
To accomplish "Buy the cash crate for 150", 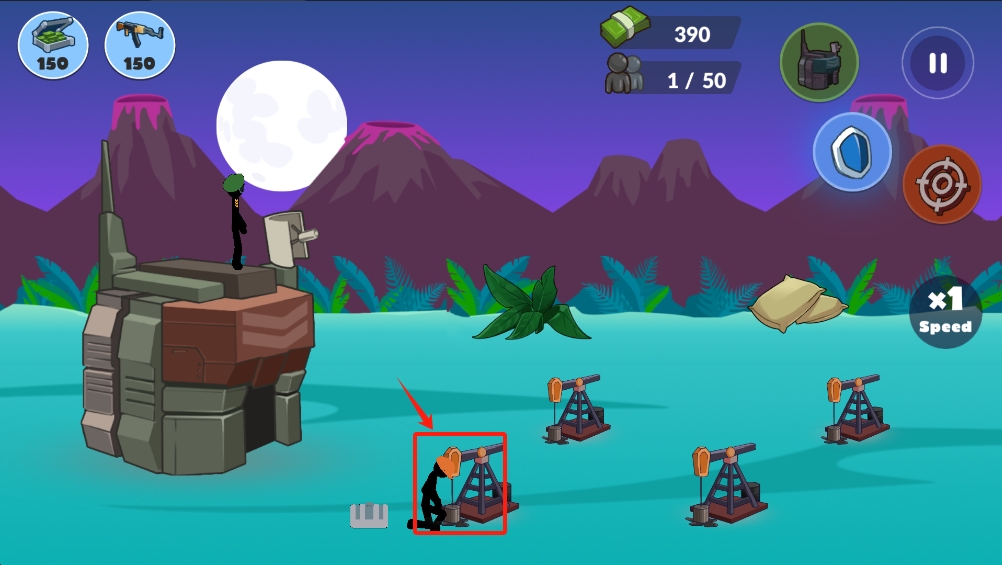I will click(x=53, y=45).
